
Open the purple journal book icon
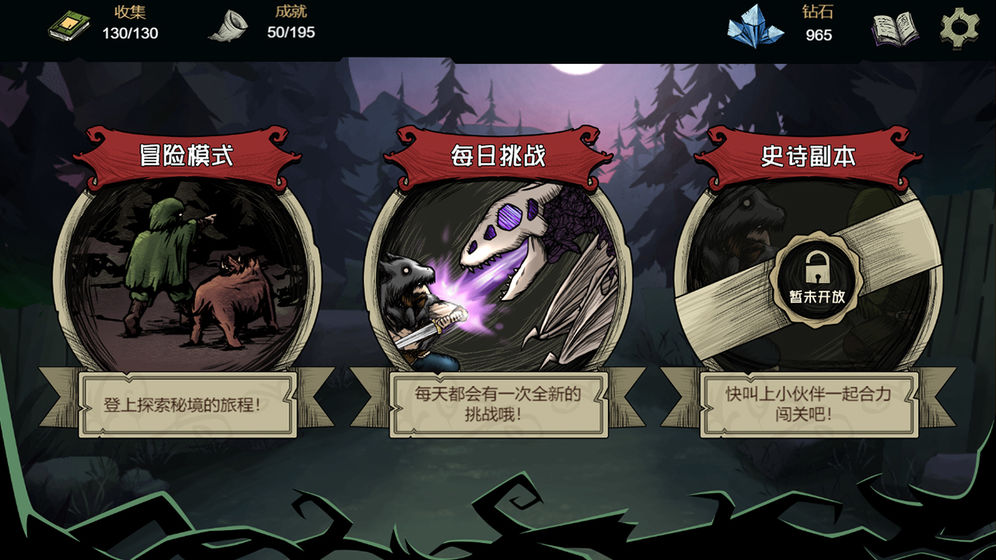click(x=894, y=29)
